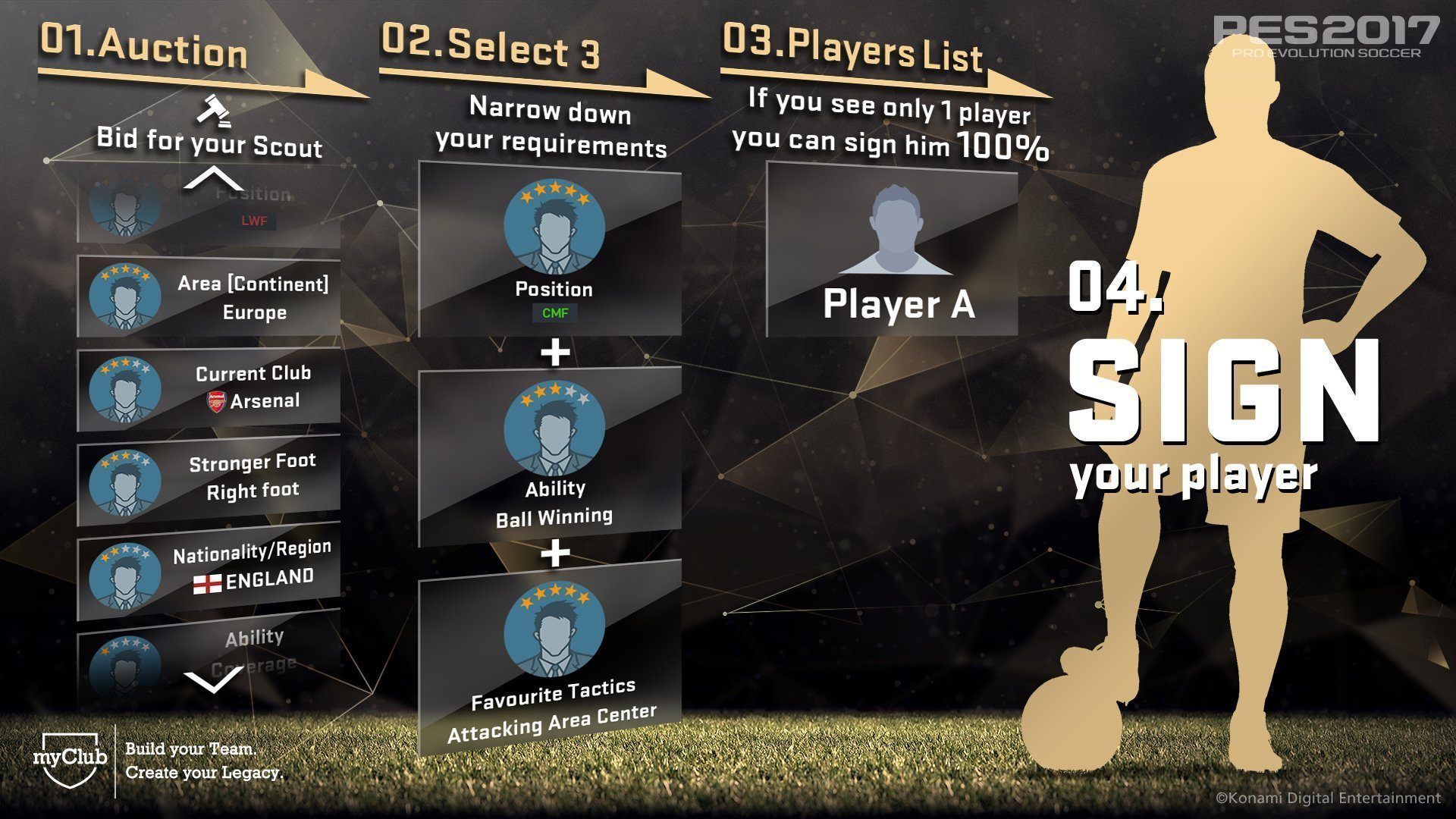Choose the Current Club Arsenal scout
Image resolution: width=1456 pixels, height=819 pixels.
[209, 388]
